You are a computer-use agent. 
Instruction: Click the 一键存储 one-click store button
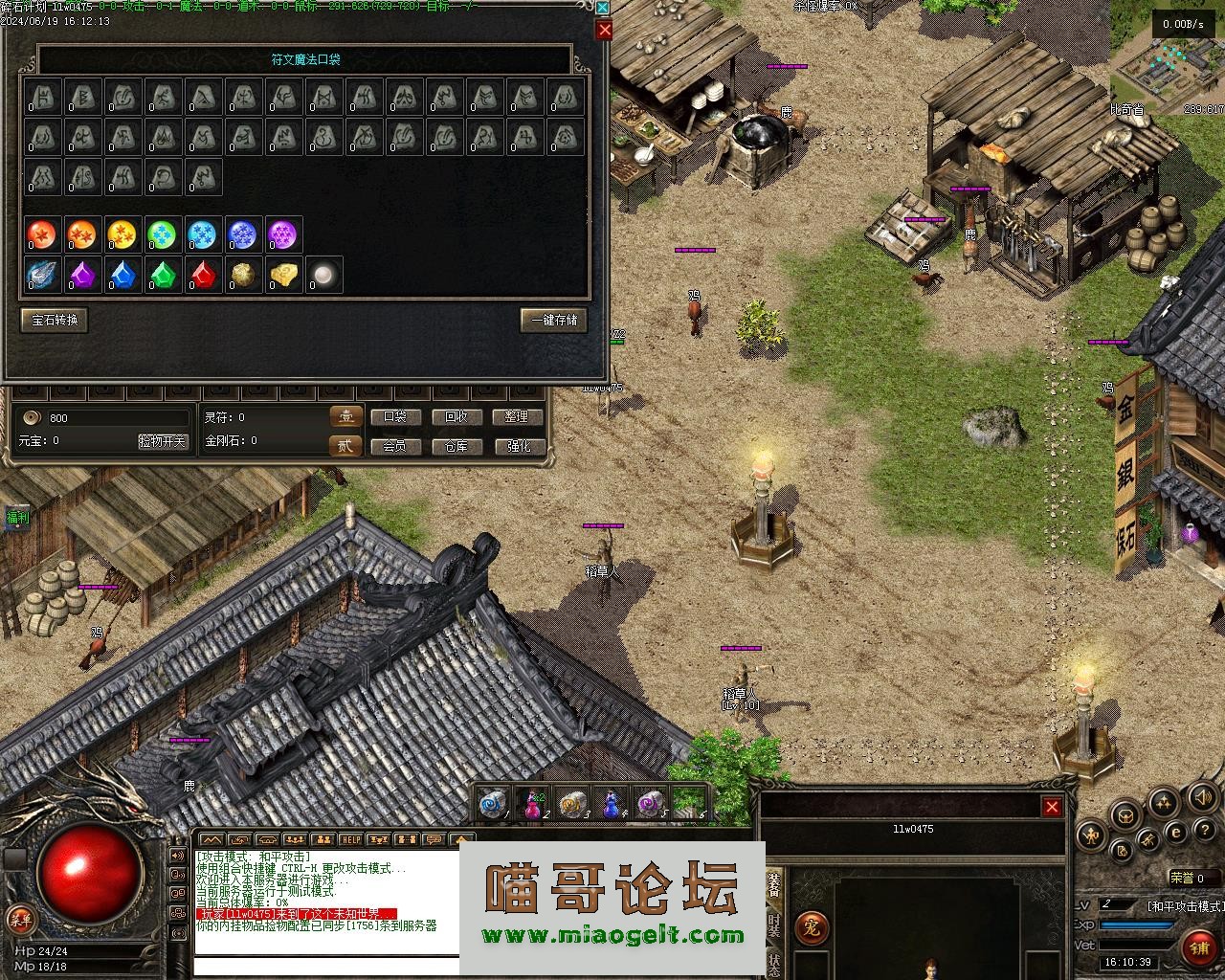[x=554, y=321]
